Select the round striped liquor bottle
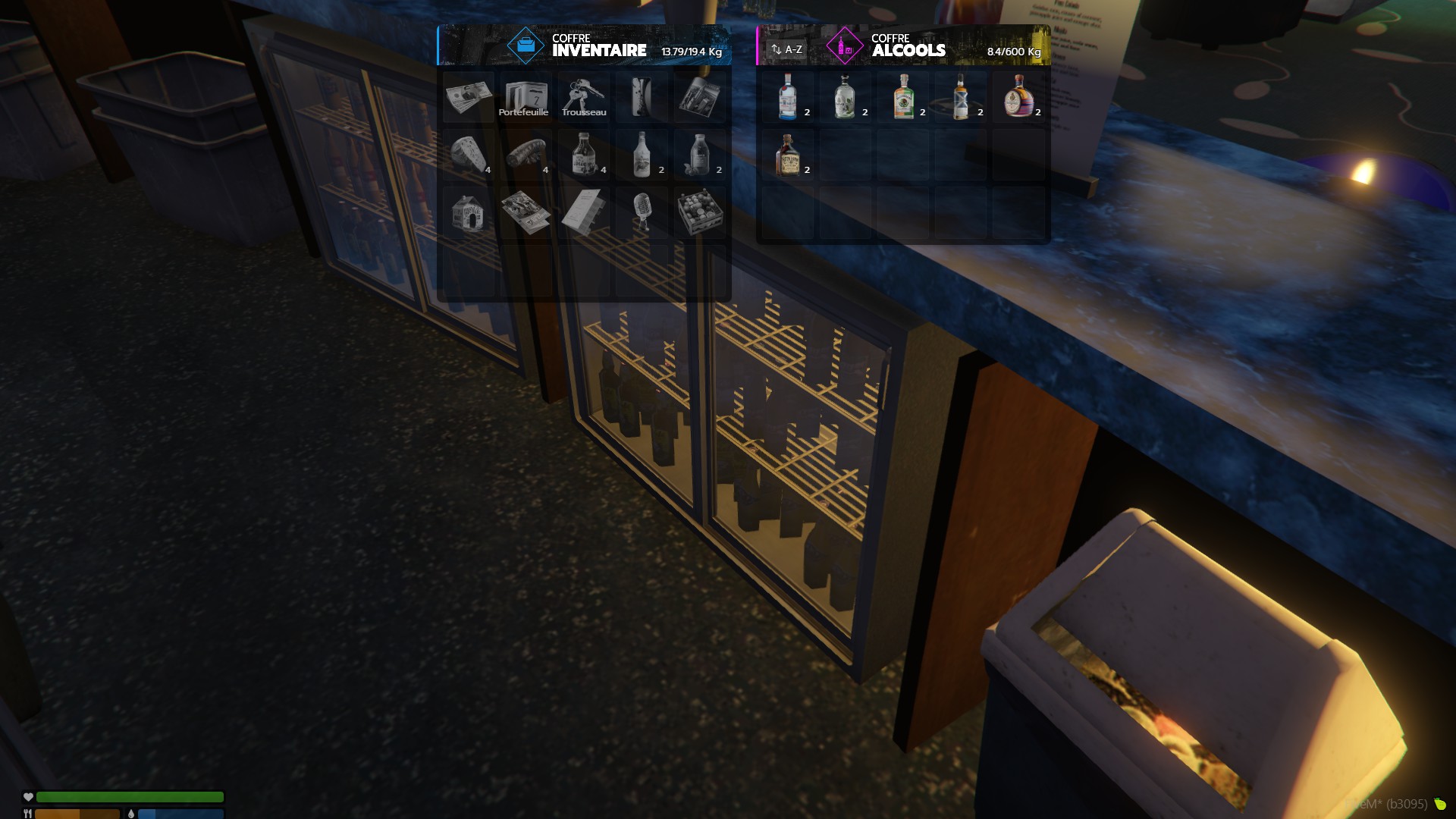The width and height of the screenshot is (1456, 819). coord(1018,96)
